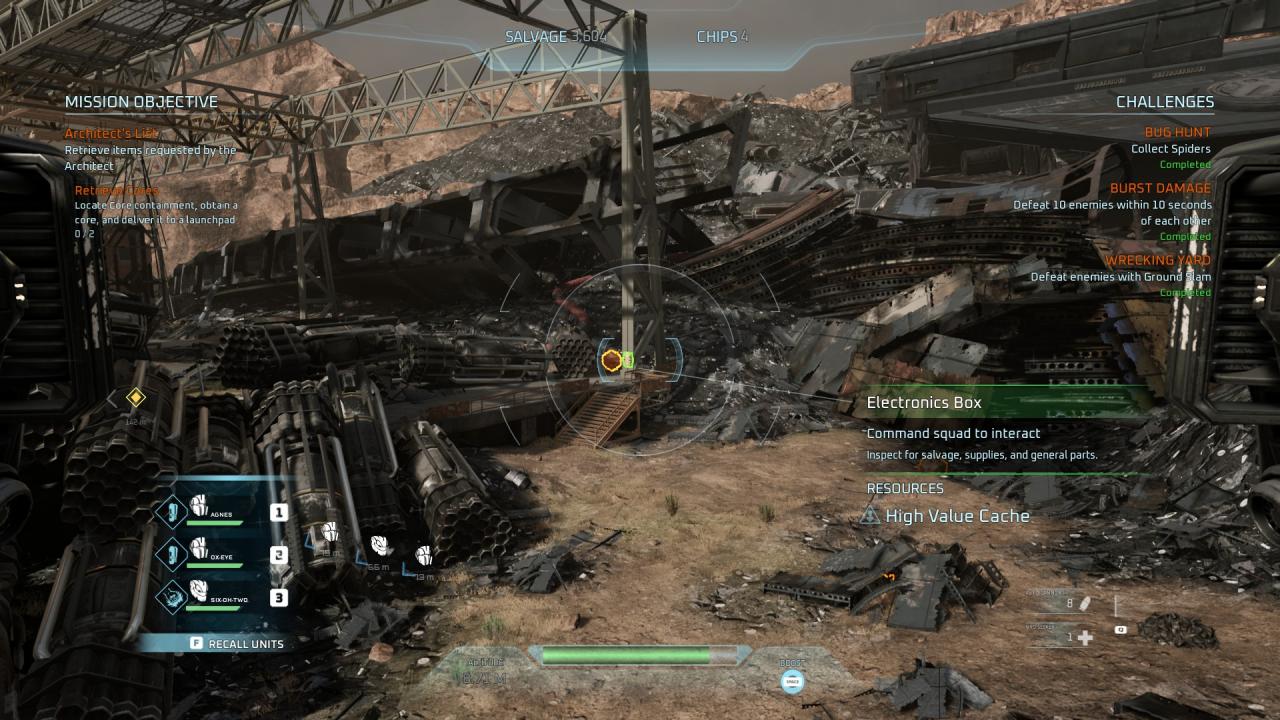This screenshot has width=1280, height=720.
Task: Select the Electronics Box interaction panel title
Action: (x=924, y=402)
